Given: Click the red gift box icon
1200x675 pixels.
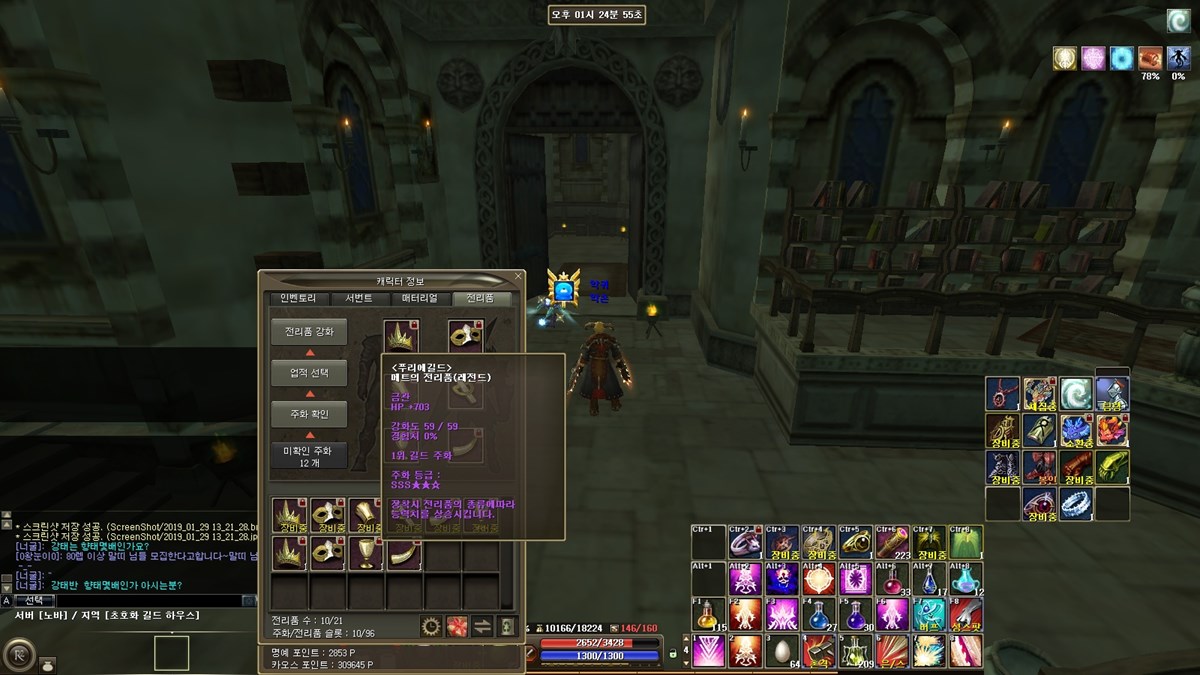Looking at the screenshot, I should coord(457,626).
